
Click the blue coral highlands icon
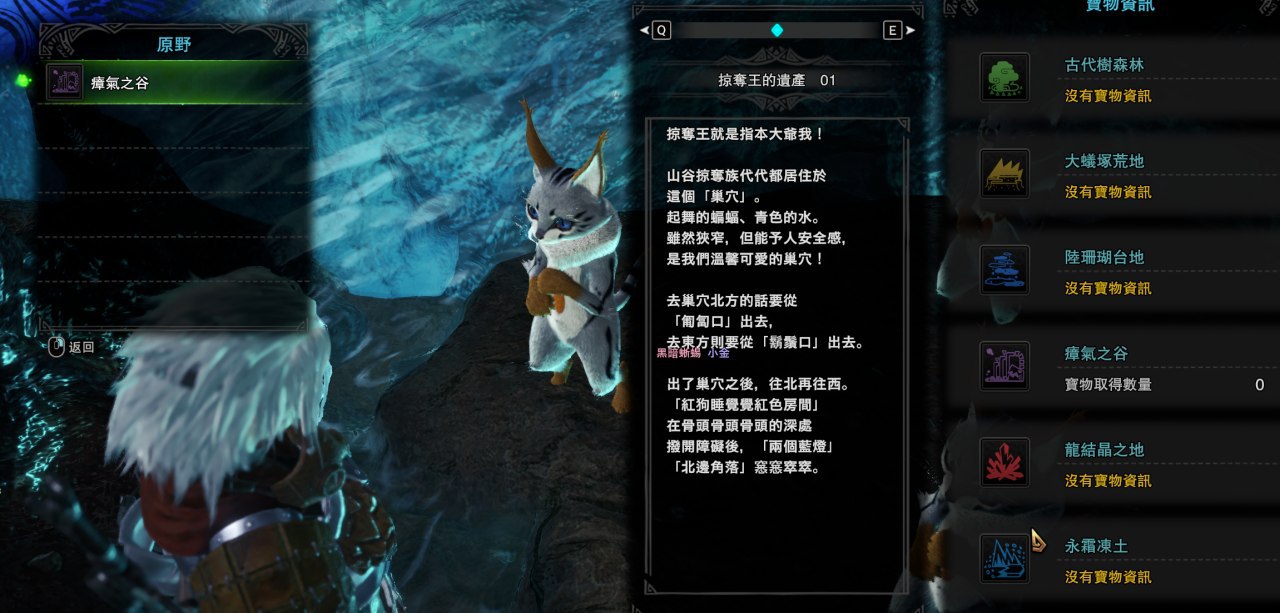(x=1004, y=270)
